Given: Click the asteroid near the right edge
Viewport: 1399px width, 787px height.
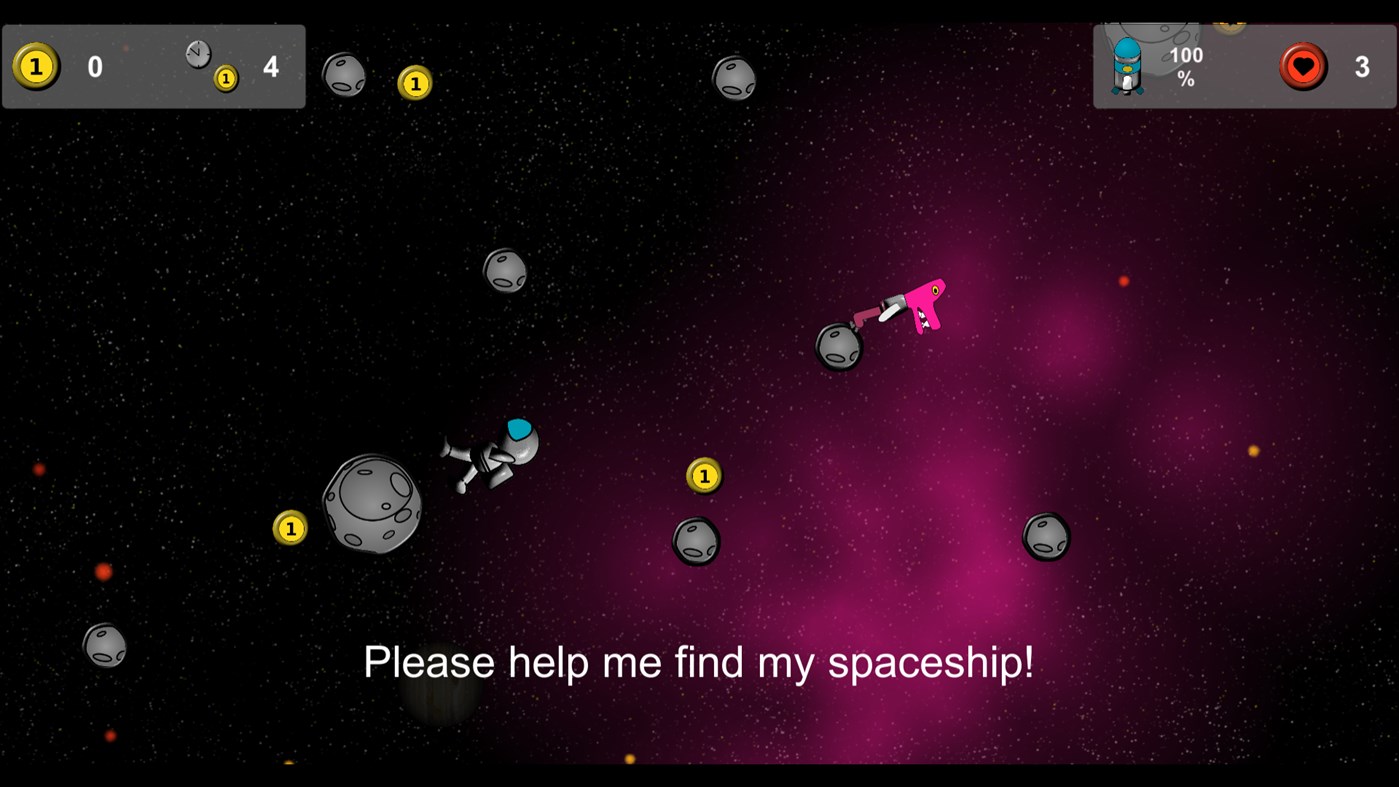Looking at the screenshot, I should tap(1046, 537).
